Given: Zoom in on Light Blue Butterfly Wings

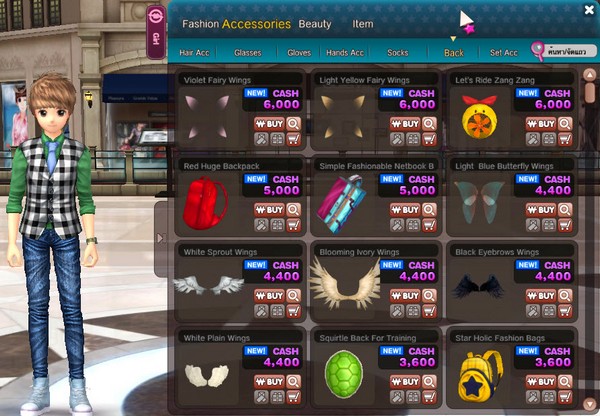Looking at the screenshot, I should click(566, 210).
